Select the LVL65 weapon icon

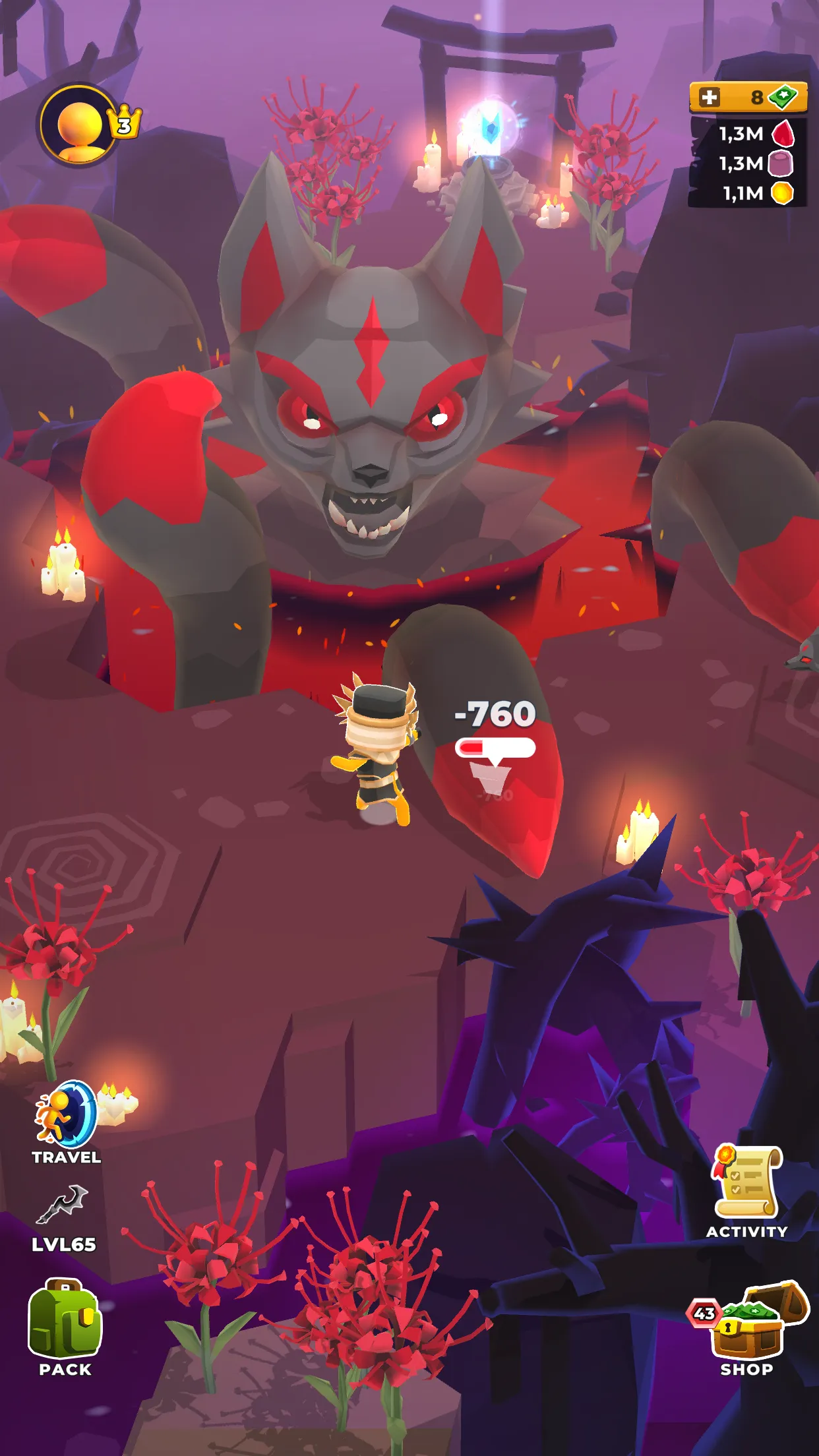click(63, 1204)
